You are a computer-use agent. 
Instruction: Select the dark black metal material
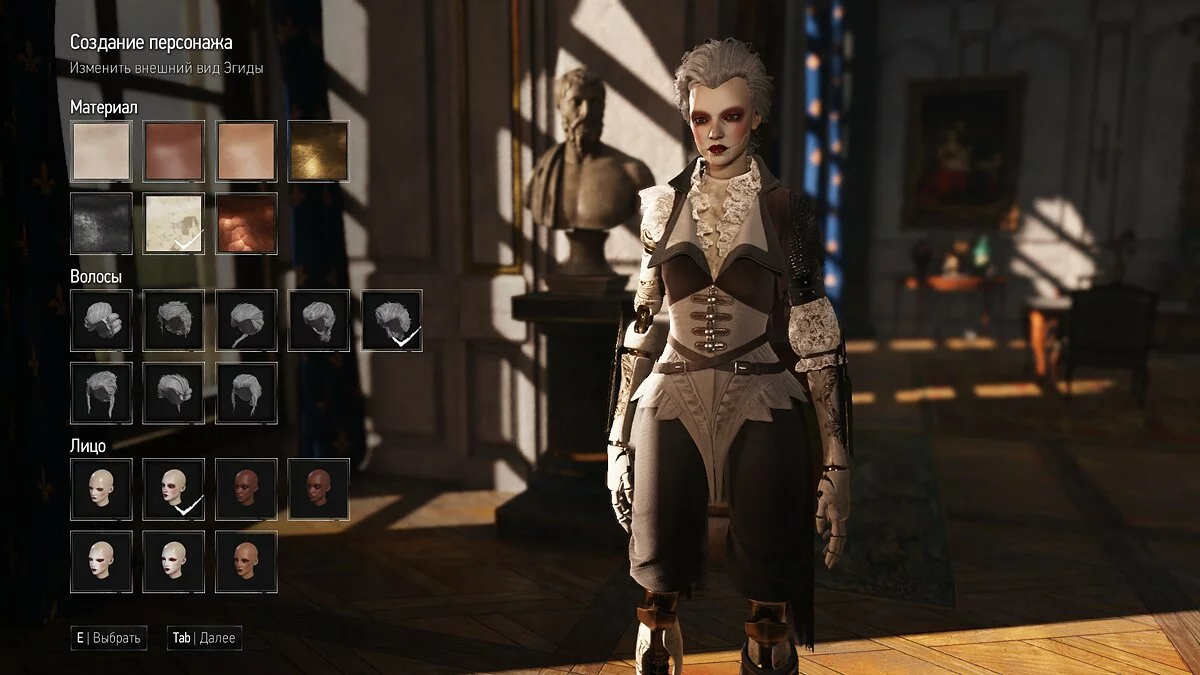101,223
